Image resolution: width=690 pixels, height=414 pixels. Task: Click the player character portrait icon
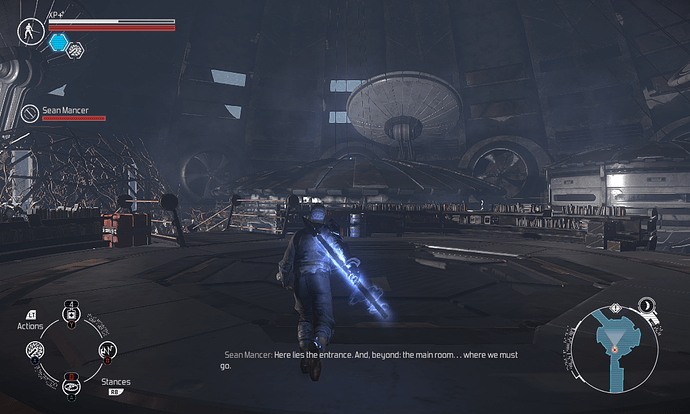[x=30, y=30]
